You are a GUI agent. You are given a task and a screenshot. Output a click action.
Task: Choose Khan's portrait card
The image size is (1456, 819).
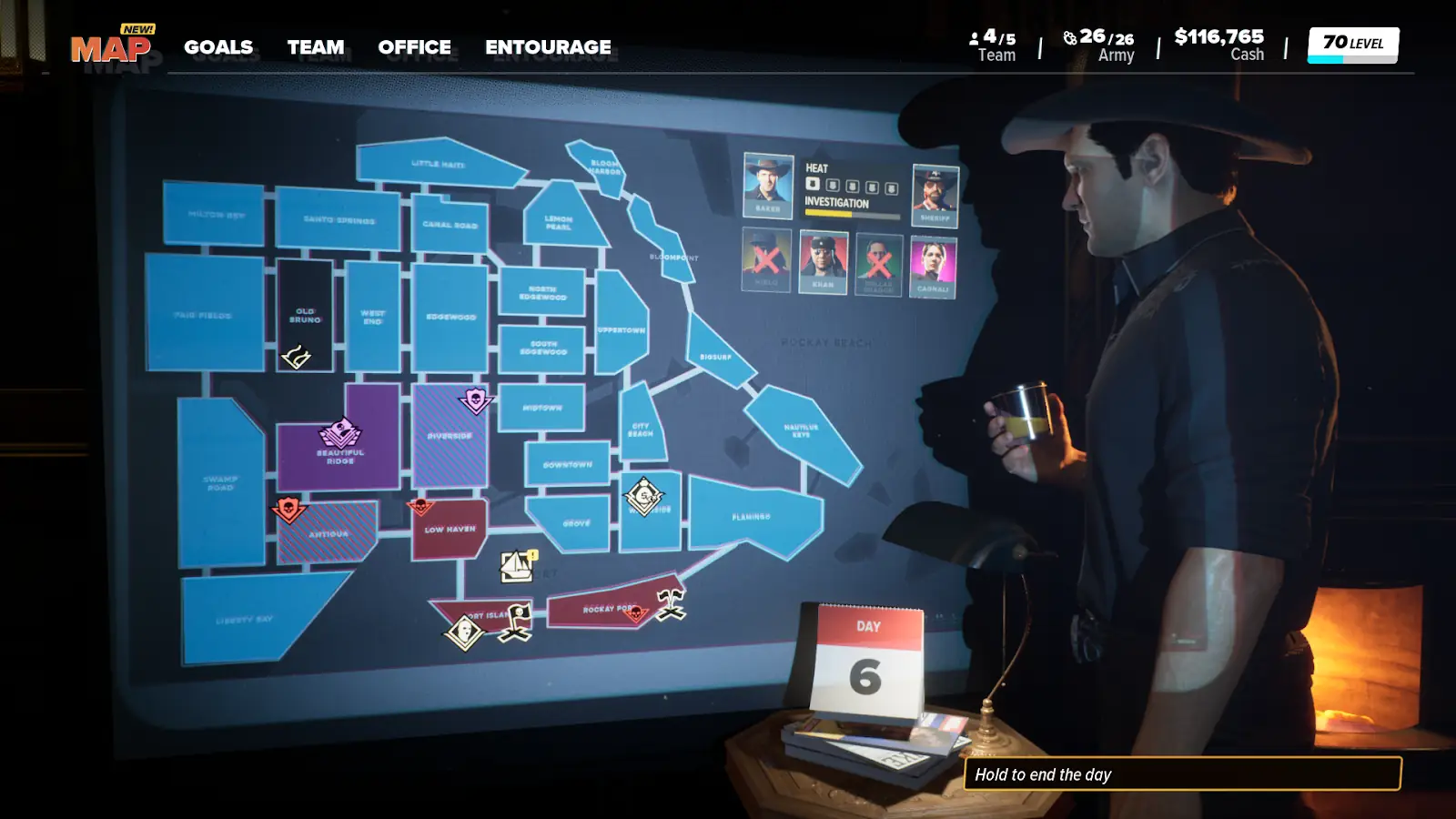coord(823,262)
